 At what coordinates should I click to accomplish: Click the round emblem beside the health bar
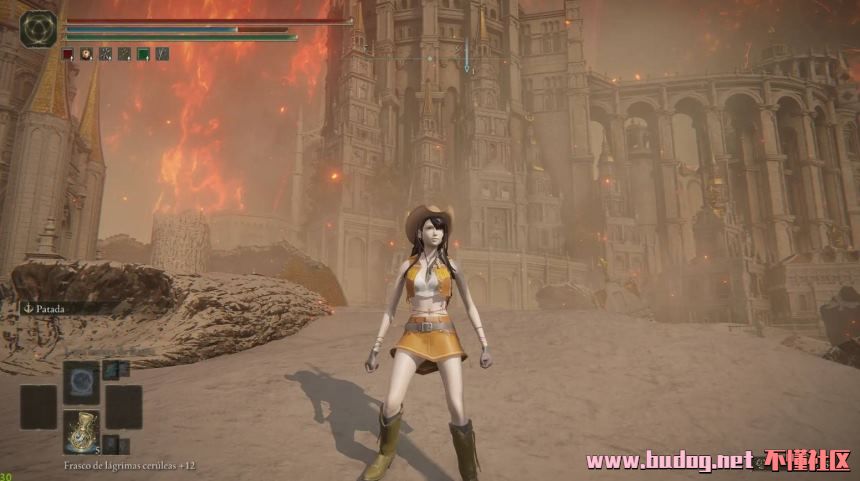tap(38, 28)
